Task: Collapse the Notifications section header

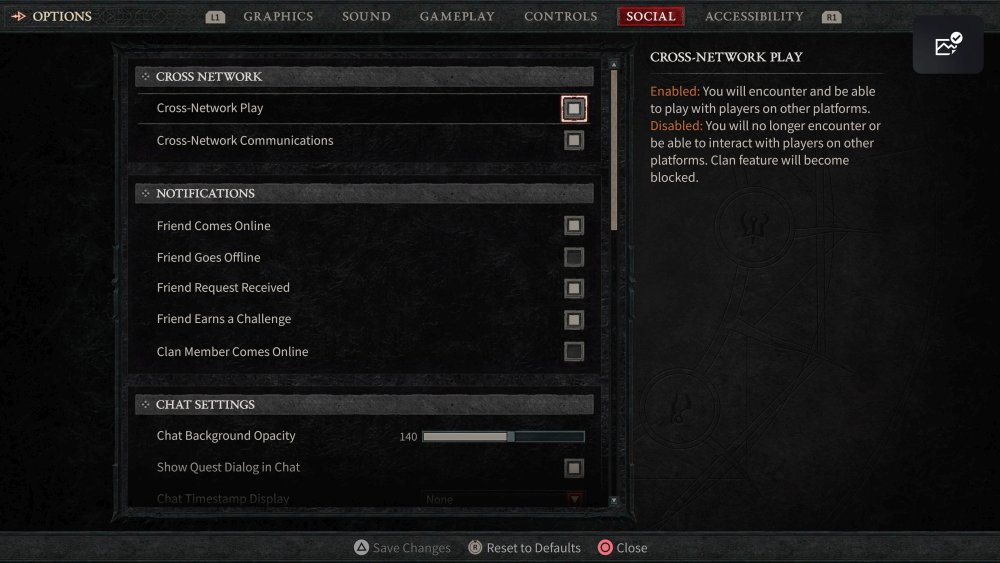Action: click(364, 193)
